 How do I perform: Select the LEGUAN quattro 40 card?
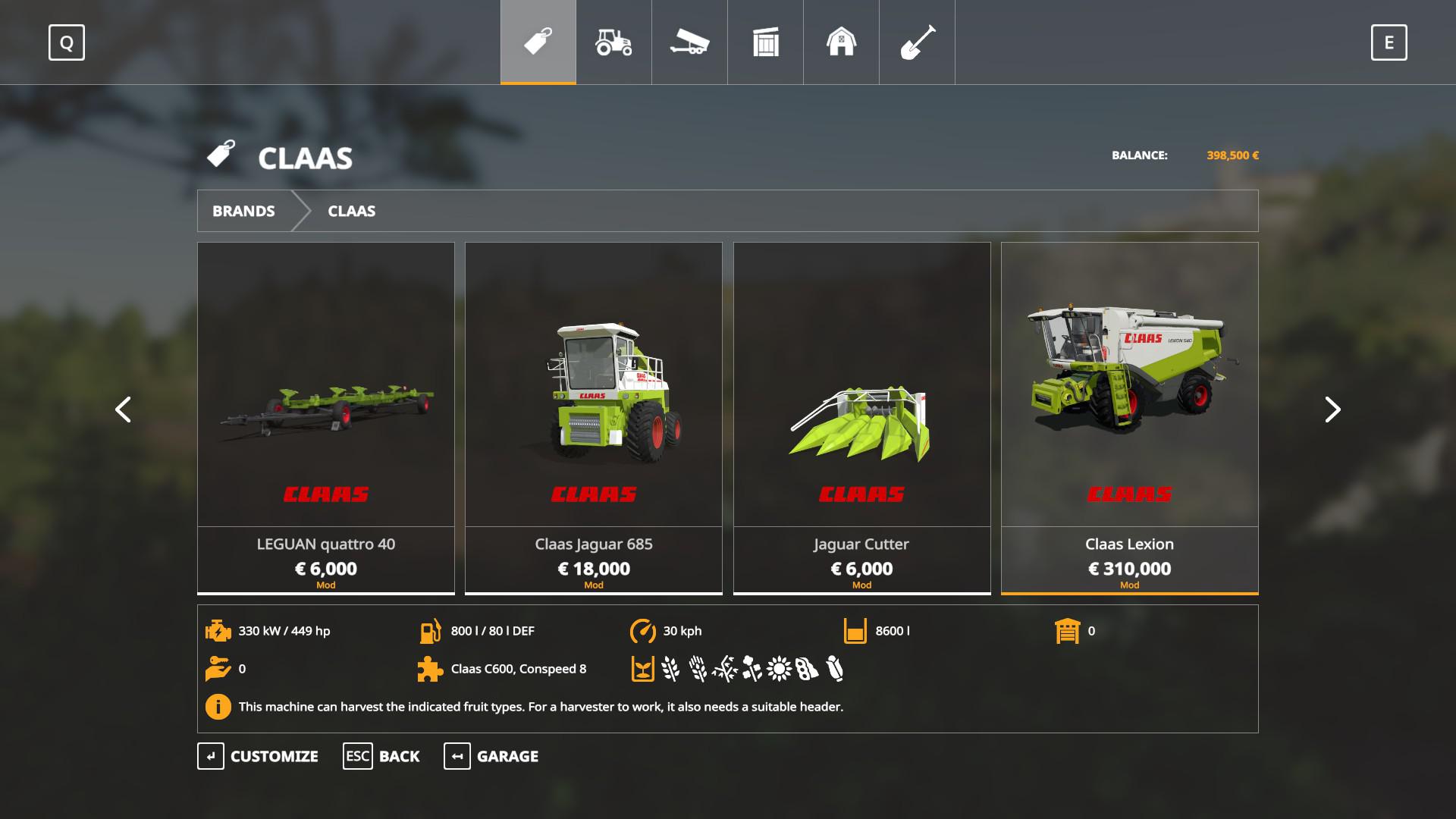(326, 417)
